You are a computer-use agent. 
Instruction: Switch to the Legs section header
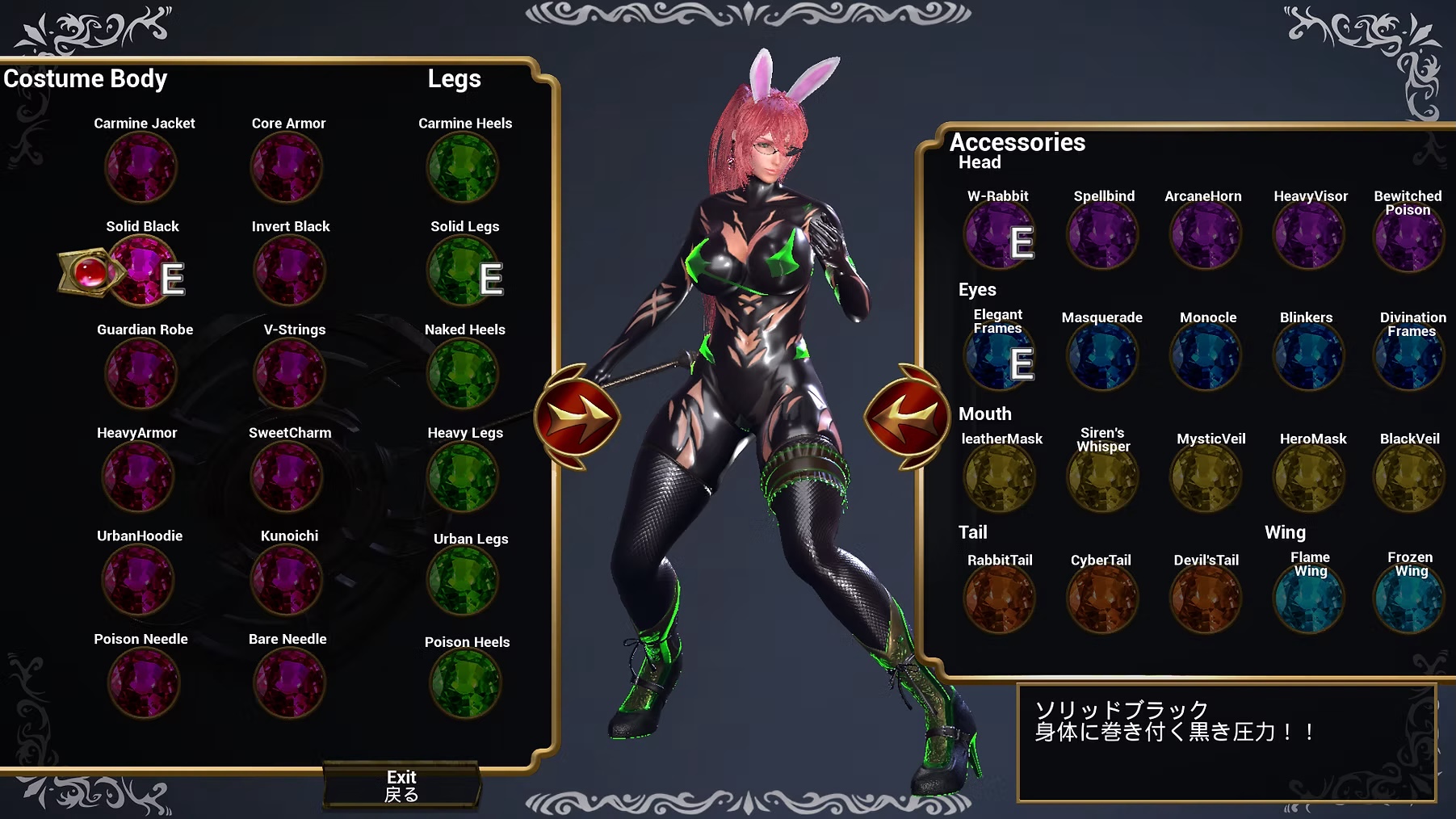point(454,79)
